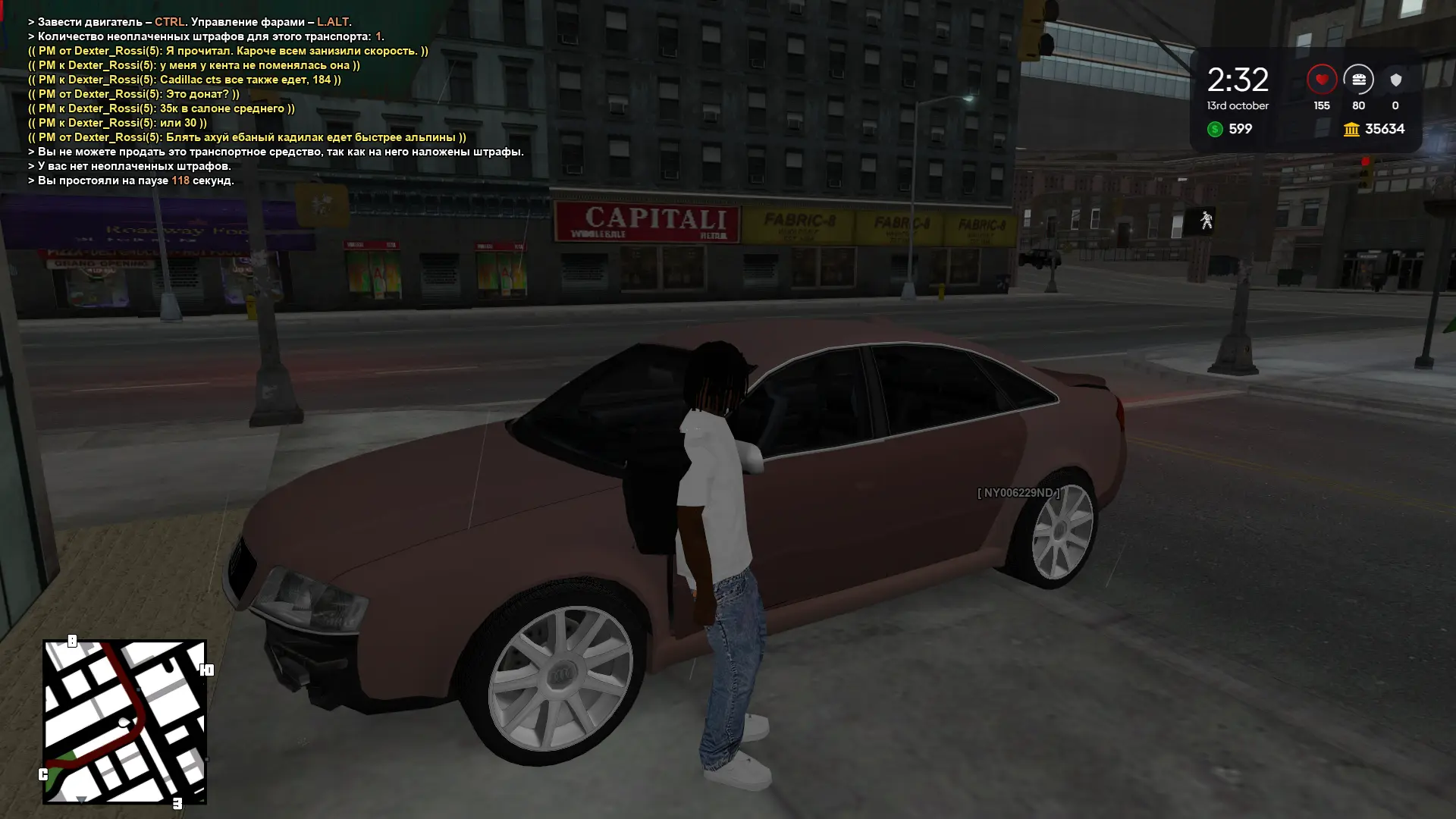Click the pedestrian walk signal icon
Viewport: 1456px width, 819px height.
point(1207,221)
